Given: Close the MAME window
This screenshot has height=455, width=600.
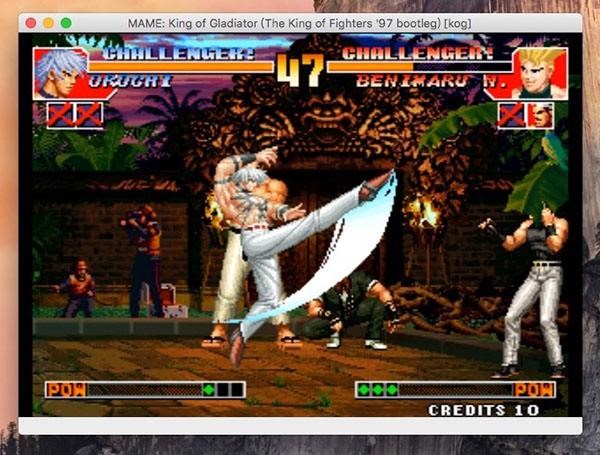Looking at the screenshot, I should [x=31, y=22].
